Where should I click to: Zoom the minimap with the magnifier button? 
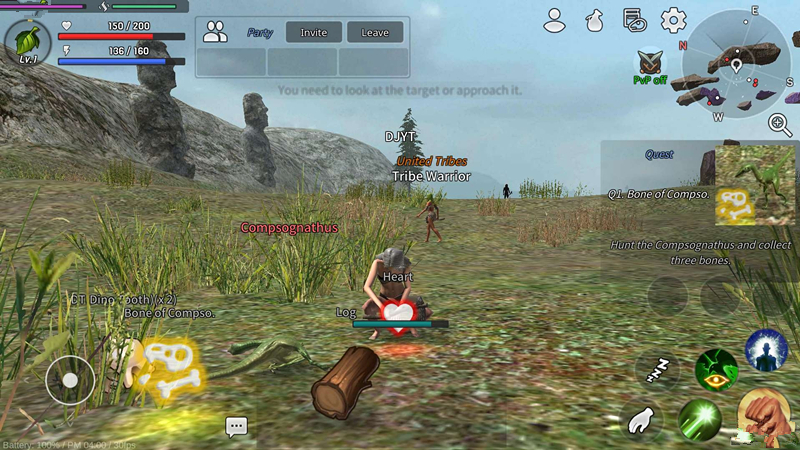tap(780, 124)
